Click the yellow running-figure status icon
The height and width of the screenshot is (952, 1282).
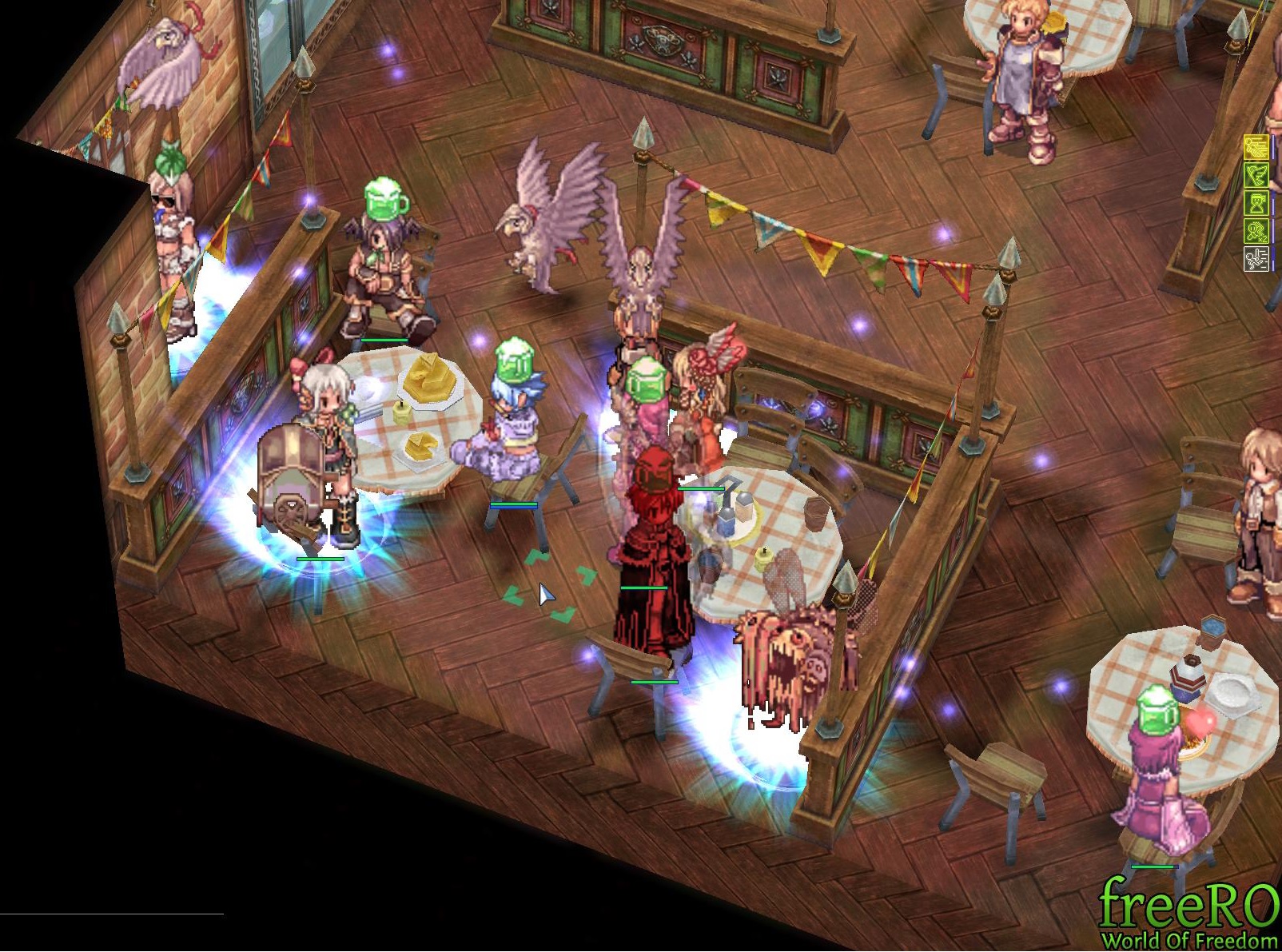point(1256,147)
